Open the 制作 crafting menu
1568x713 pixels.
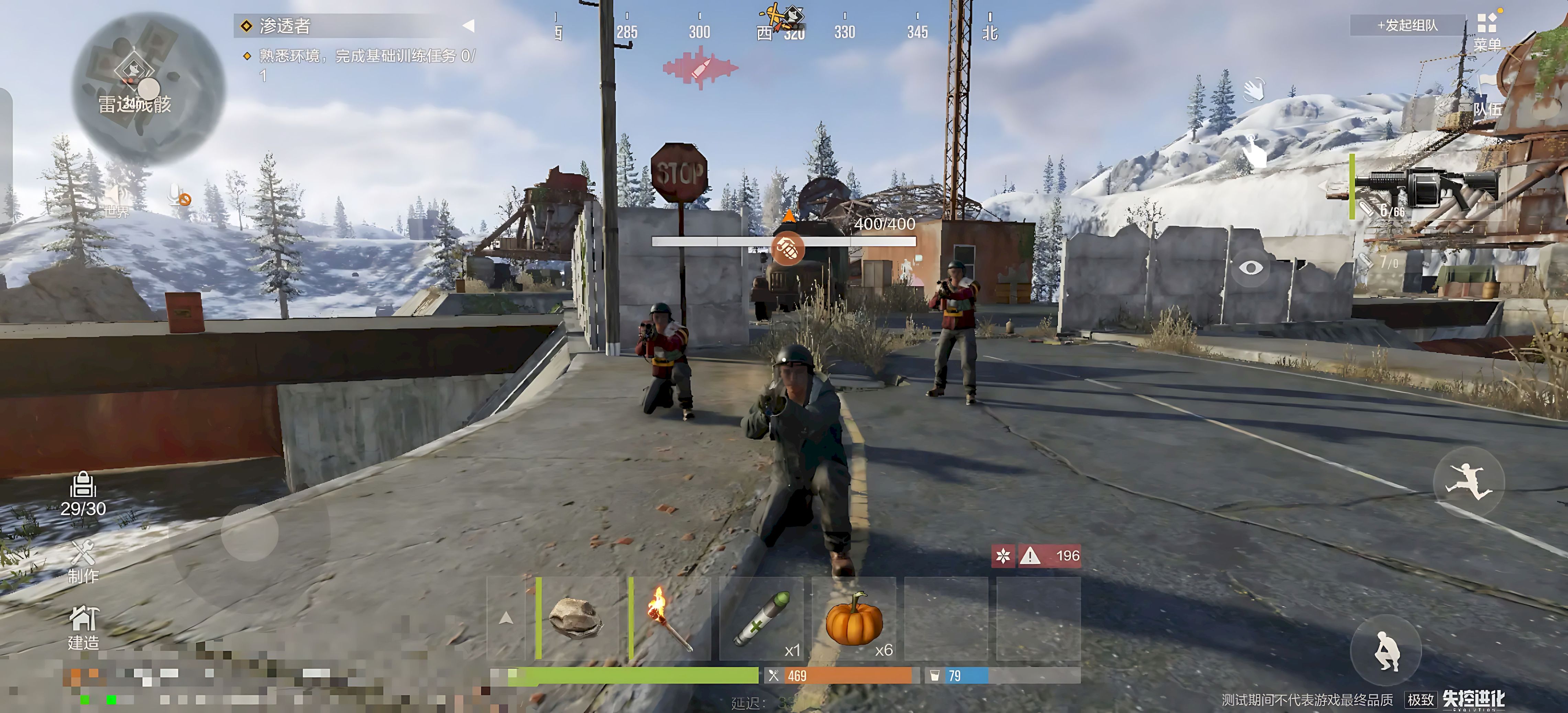[x=83, y=561]
